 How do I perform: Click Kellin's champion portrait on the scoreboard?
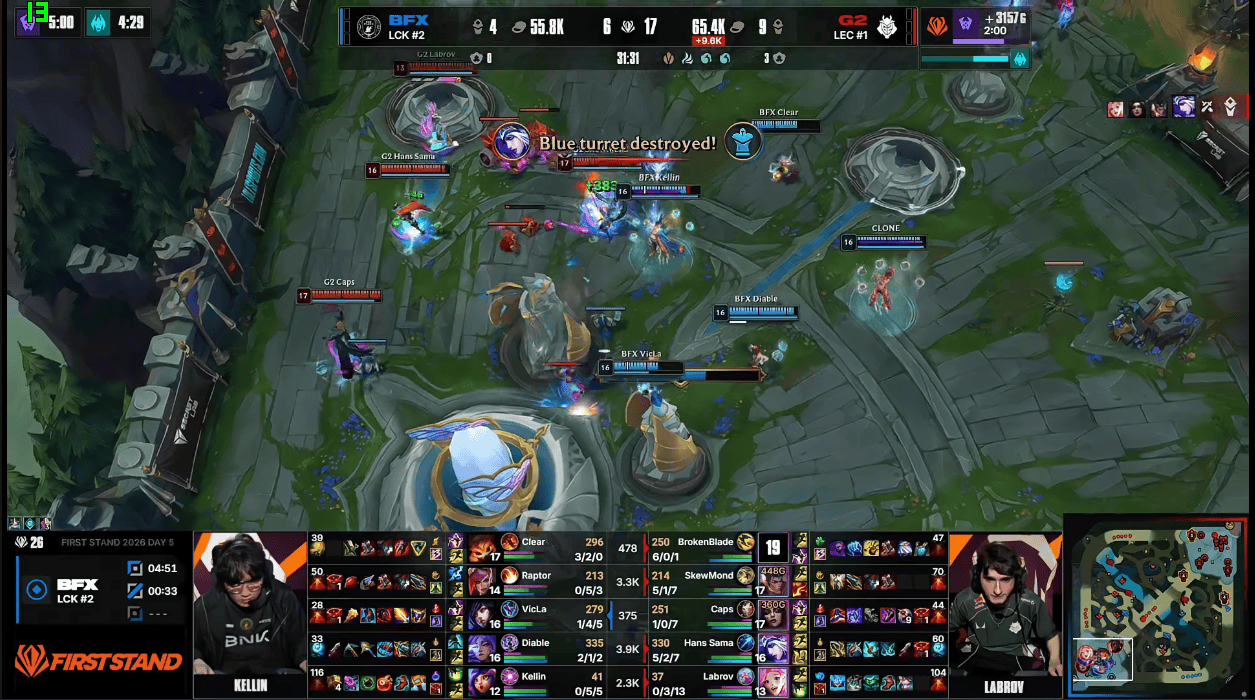tap(483, 681)
